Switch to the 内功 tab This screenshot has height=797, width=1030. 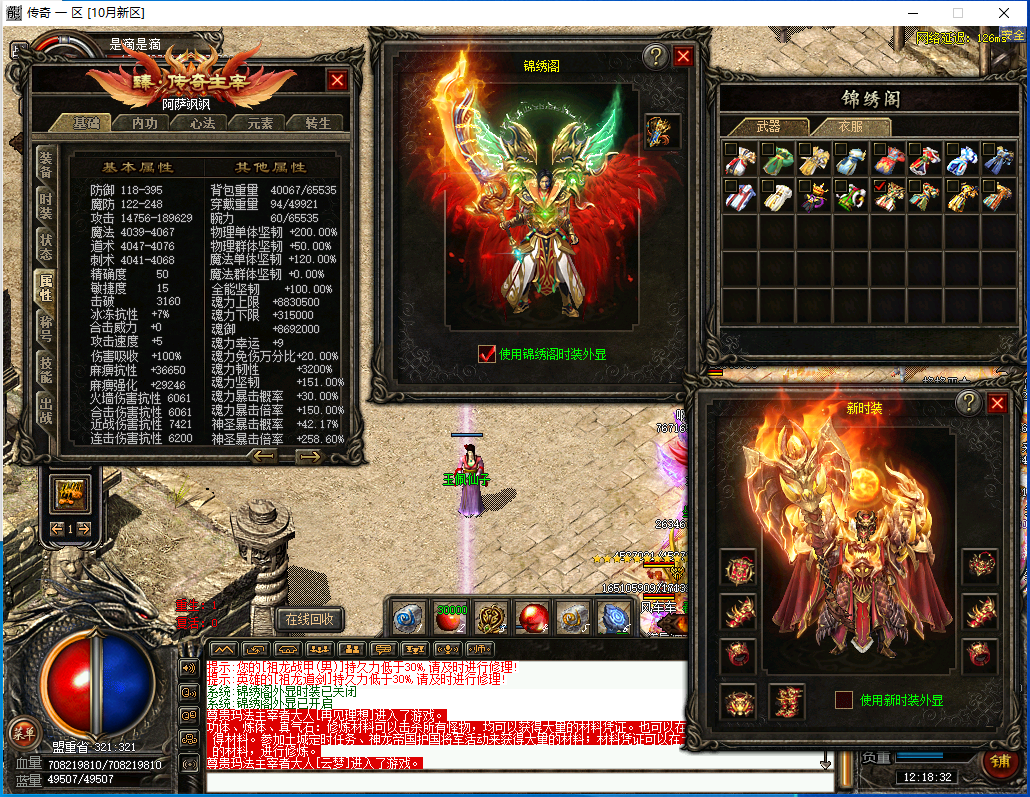[x=144, y=123]
